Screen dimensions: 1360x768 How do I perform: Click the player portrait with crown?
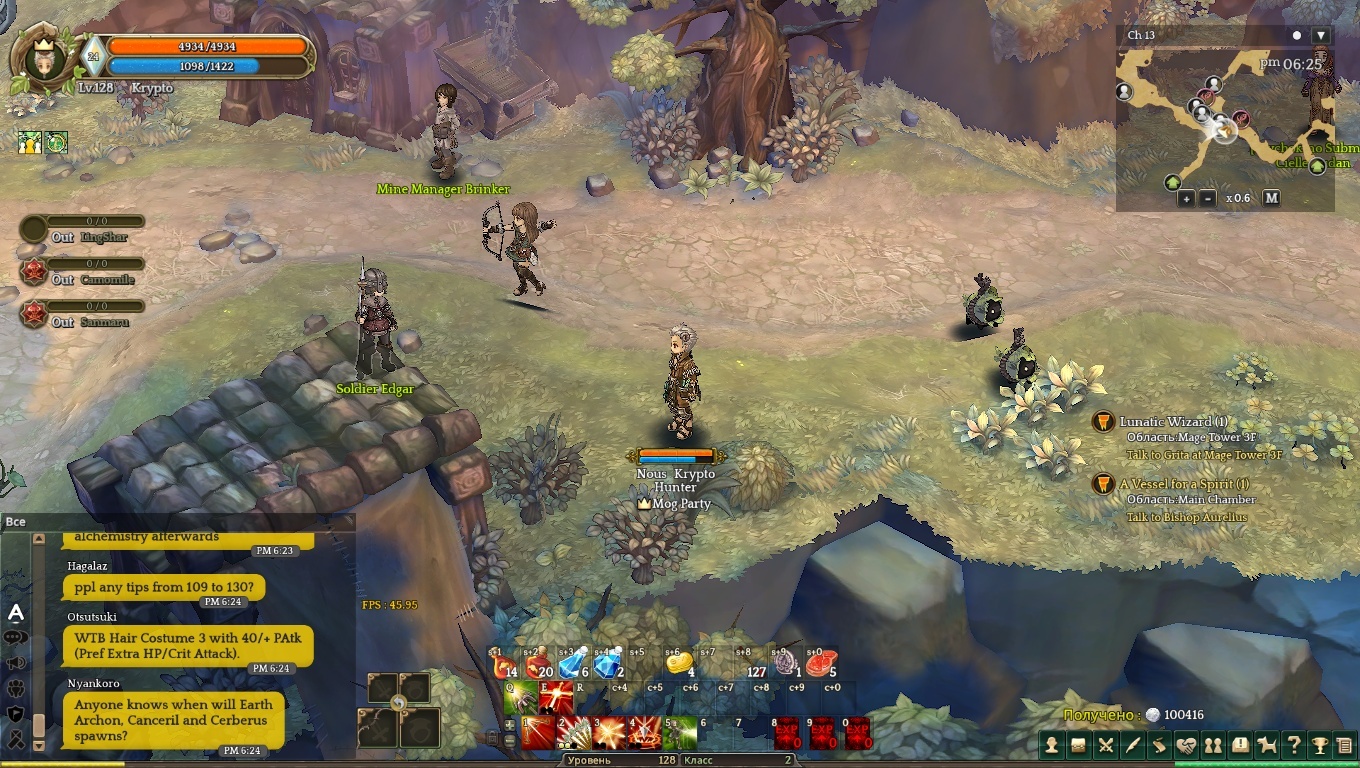[x=41, y=58]
